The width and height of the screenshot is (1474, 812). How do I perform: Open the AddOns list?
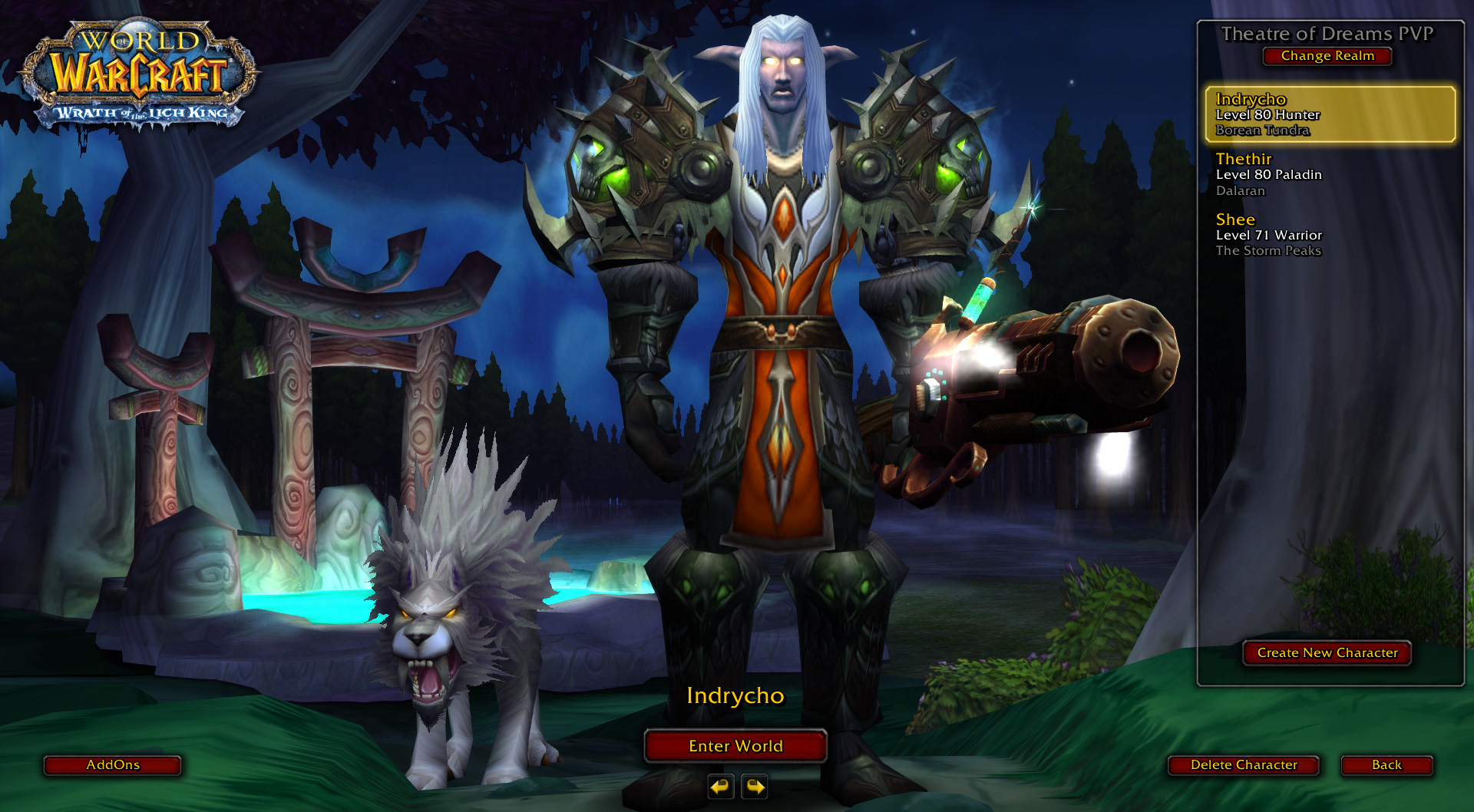tap(113, 765)
